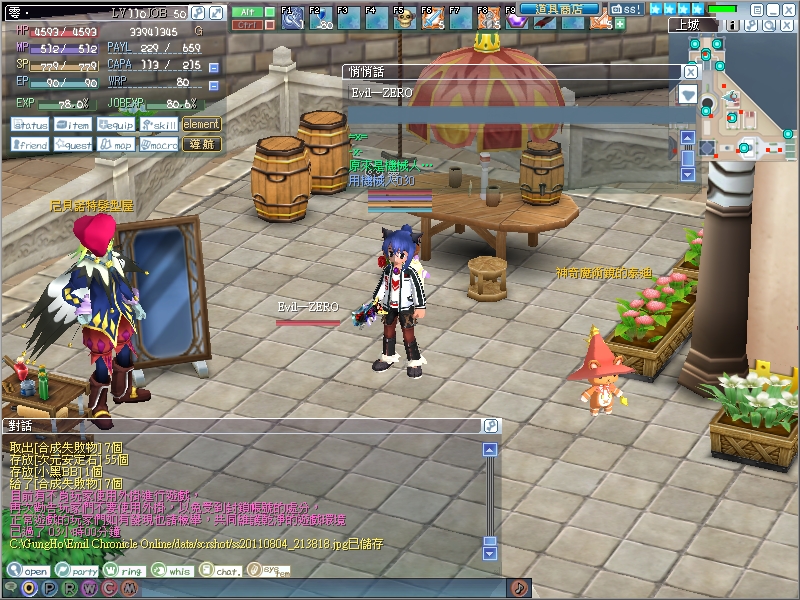Close the game window with the X button

tap(789, 9)
